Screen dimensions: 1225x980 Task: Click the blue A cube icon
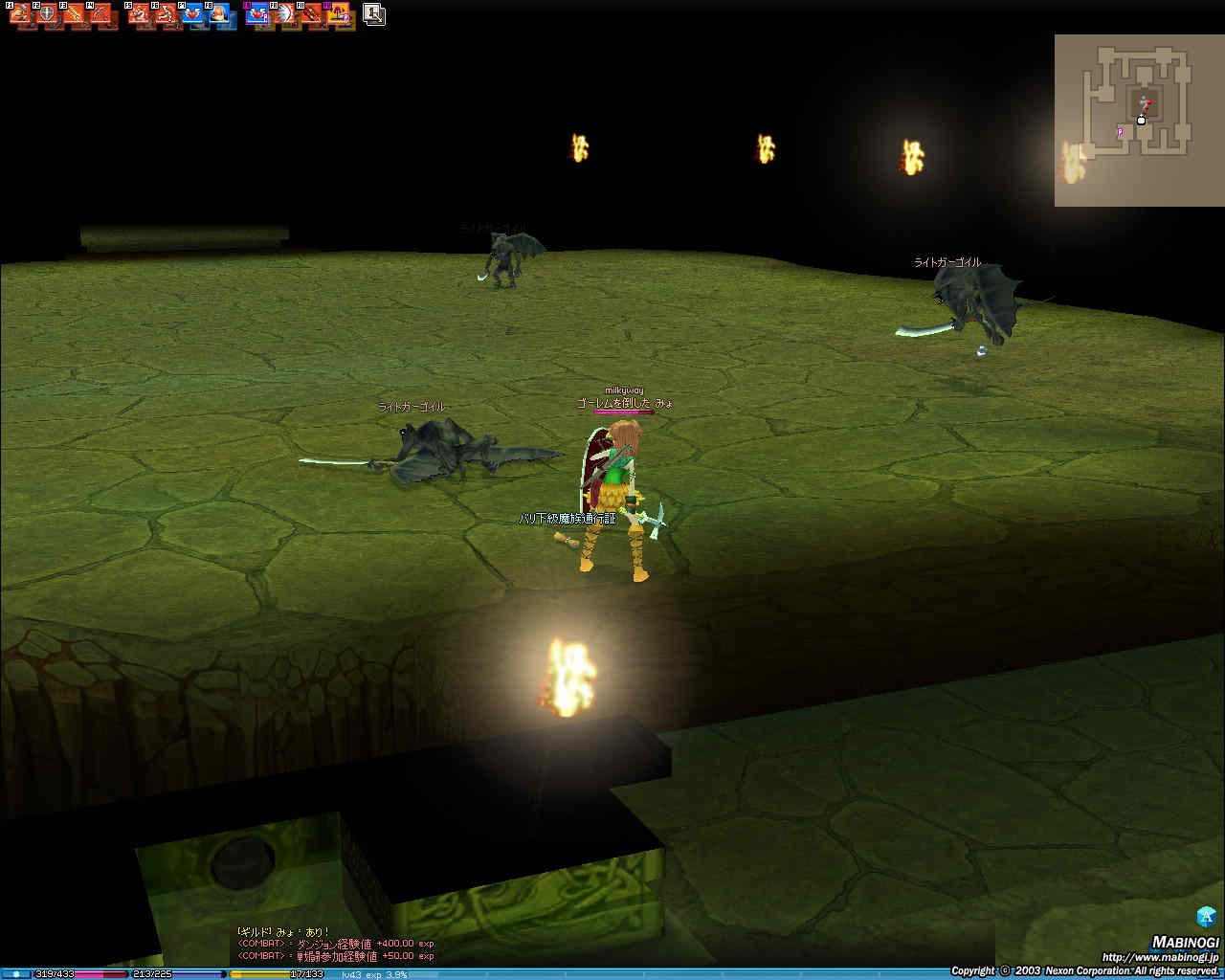pos(1206,916)
